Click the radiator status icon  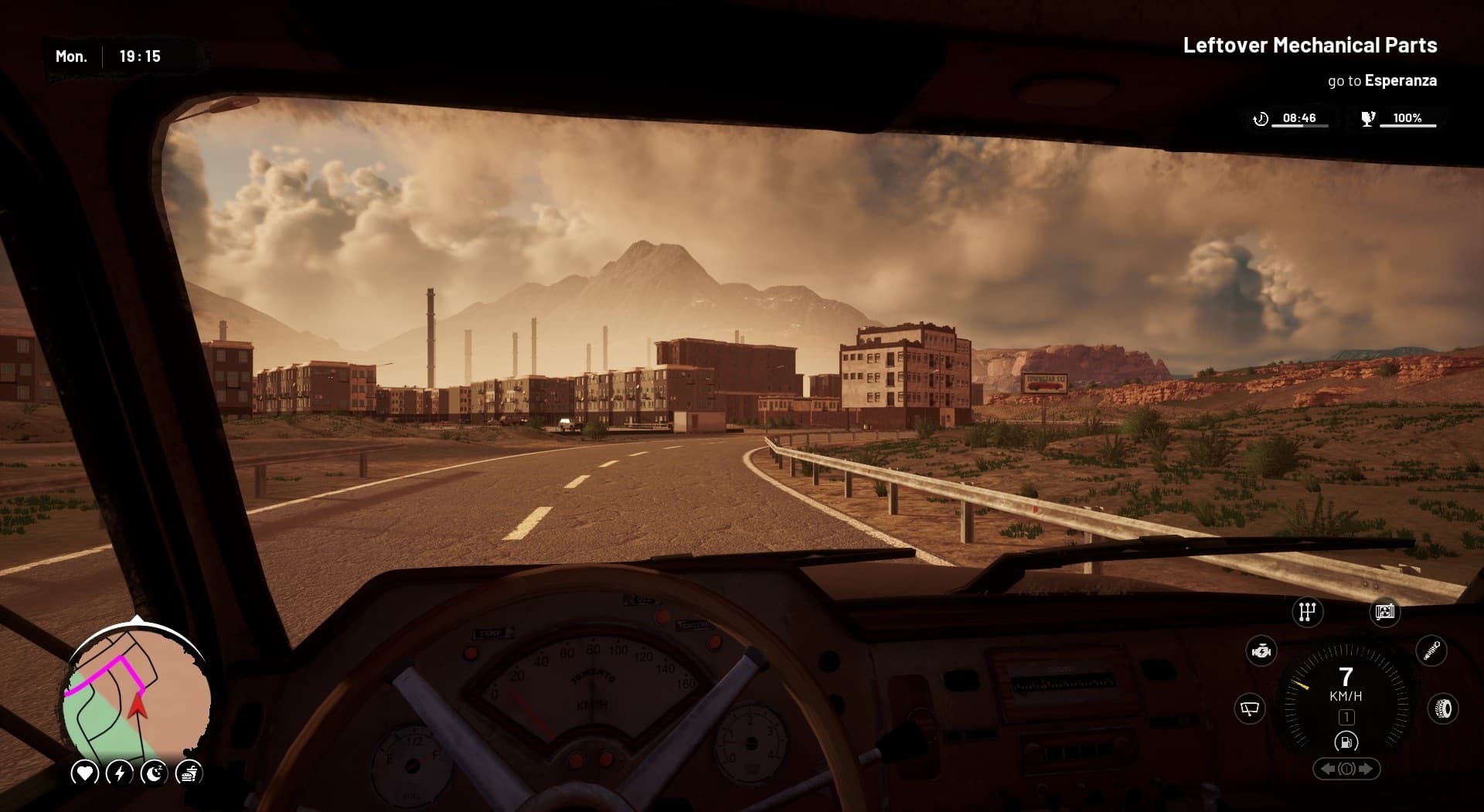[1384, 612]
